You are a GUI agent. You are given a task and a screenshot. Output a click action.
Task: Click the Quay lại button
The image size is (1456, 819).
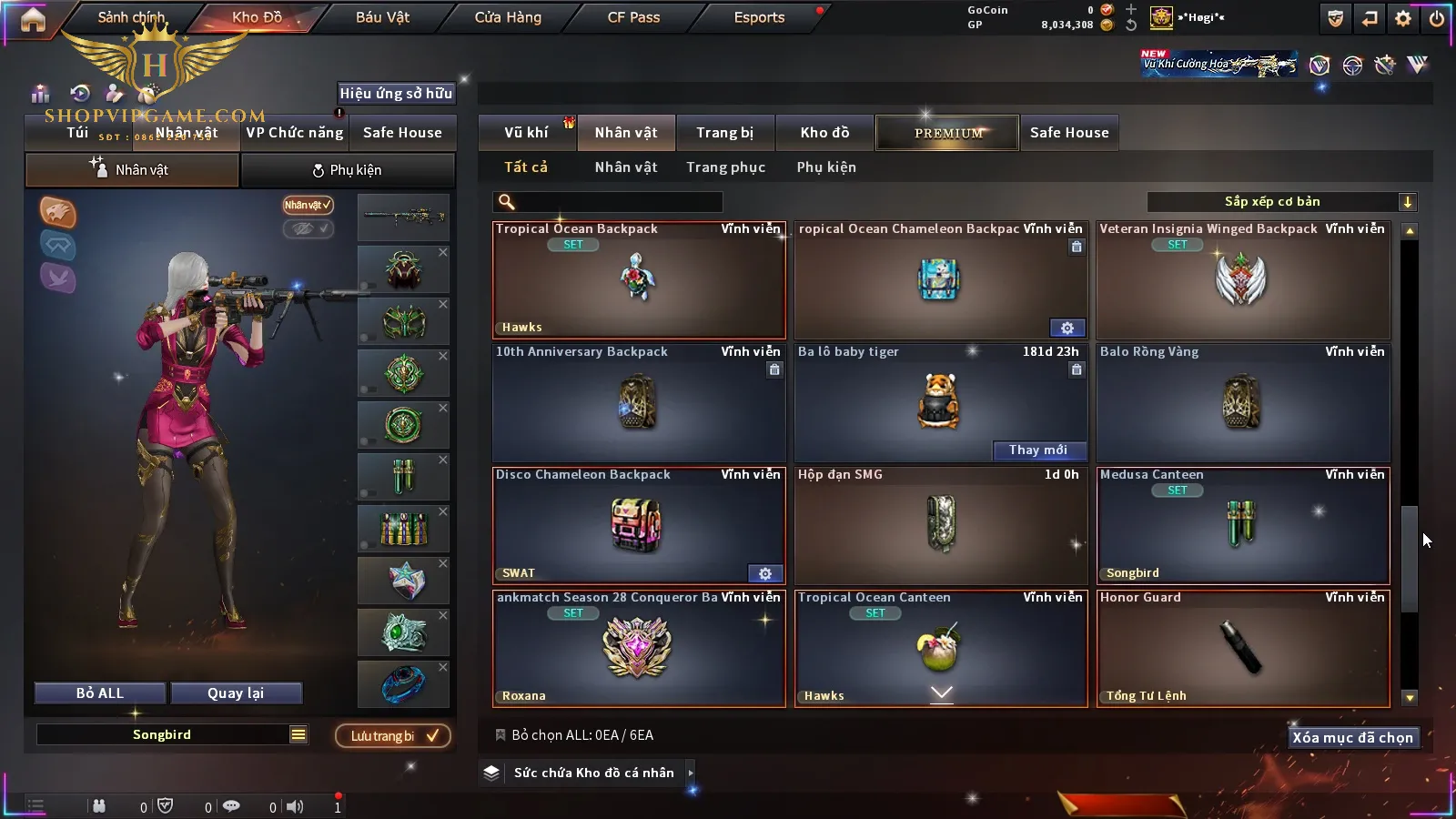pyautogui.click(x=236, y=693)
